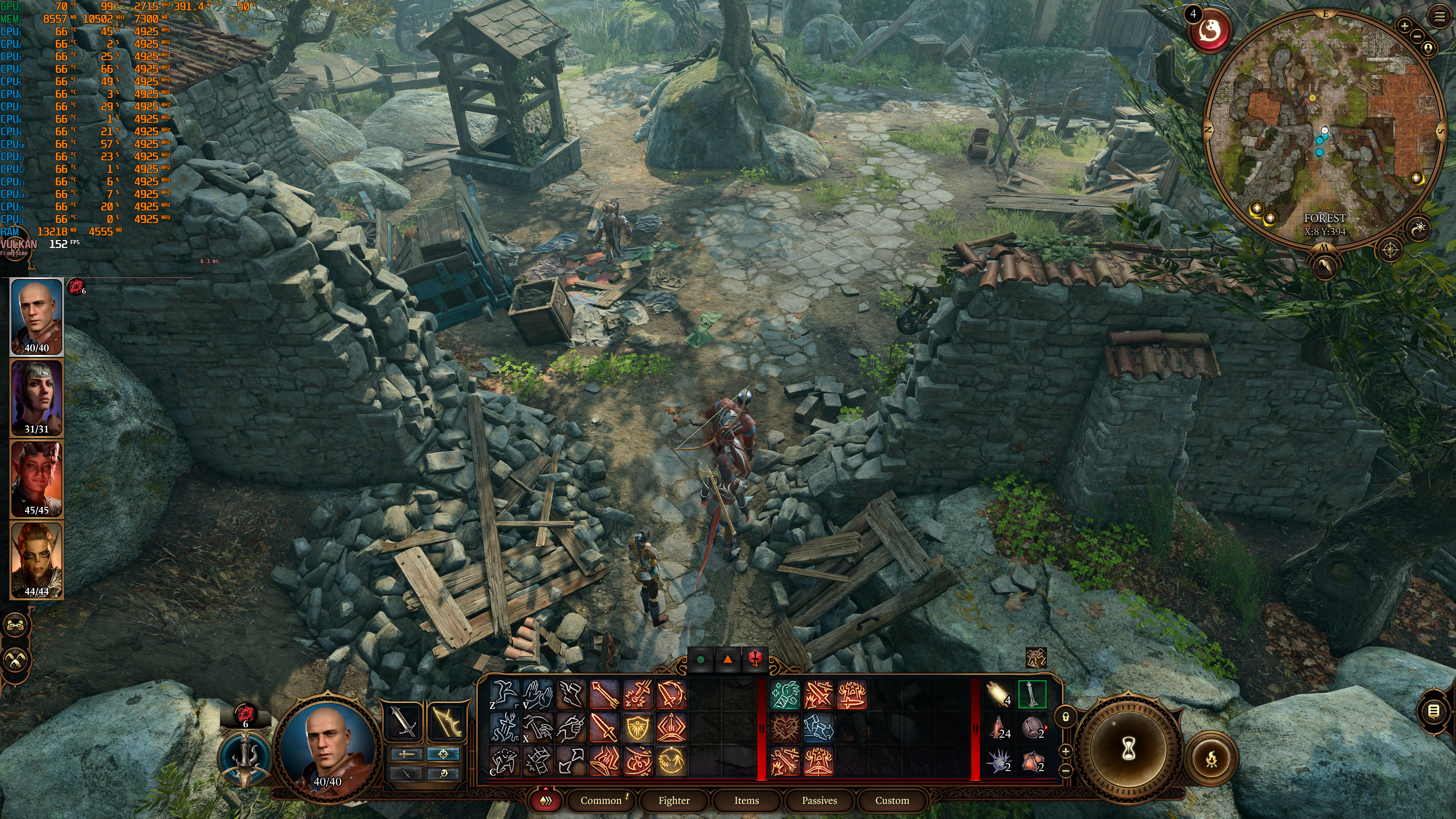
Task: Open the quill journal button below minimap
Action: (x=1324, y=266)
